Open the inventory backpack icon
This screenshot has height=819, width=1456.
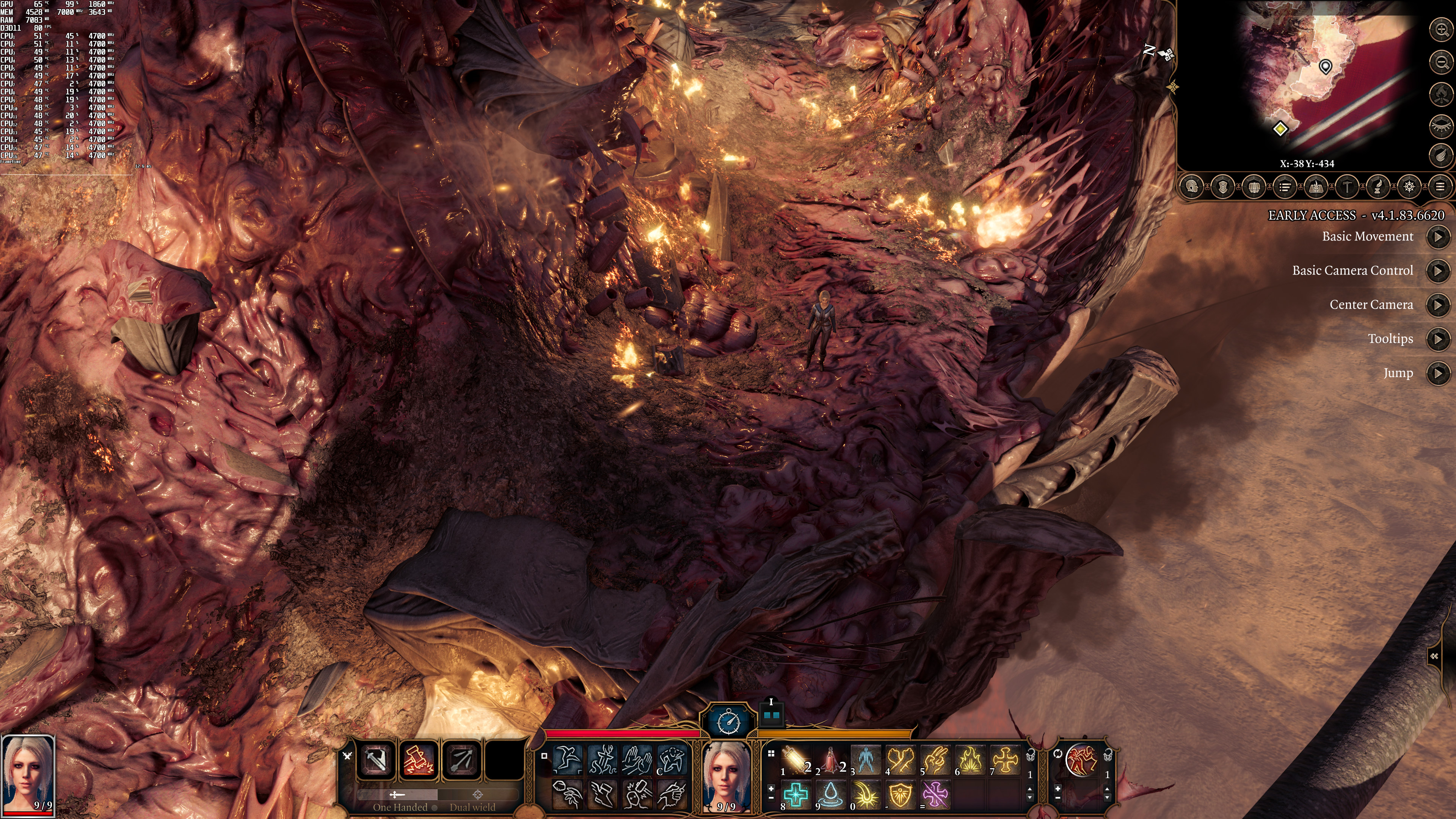click(1254, 187)
